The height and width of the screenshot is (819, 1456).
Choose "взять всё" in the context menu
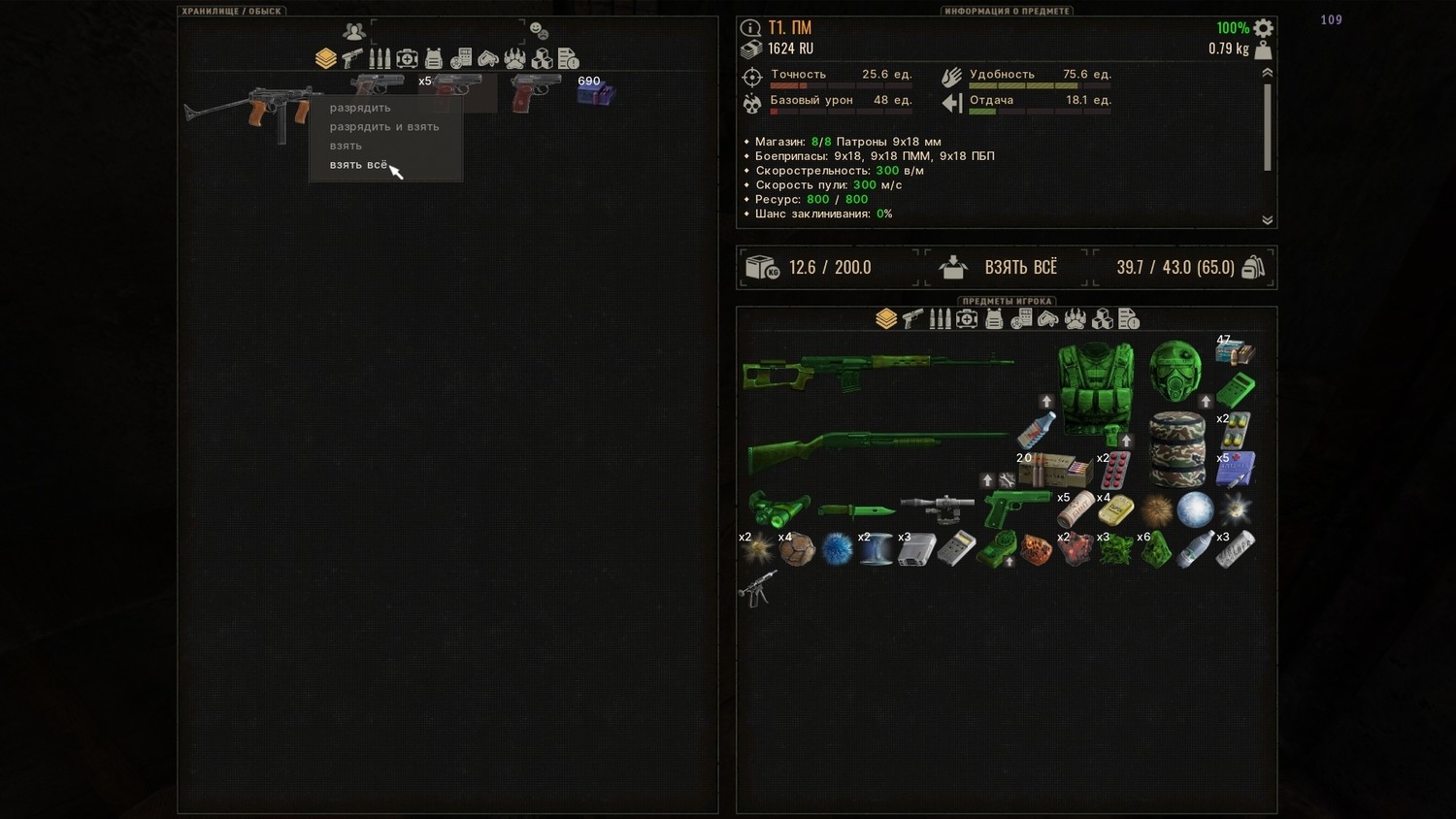pos(358,165)
